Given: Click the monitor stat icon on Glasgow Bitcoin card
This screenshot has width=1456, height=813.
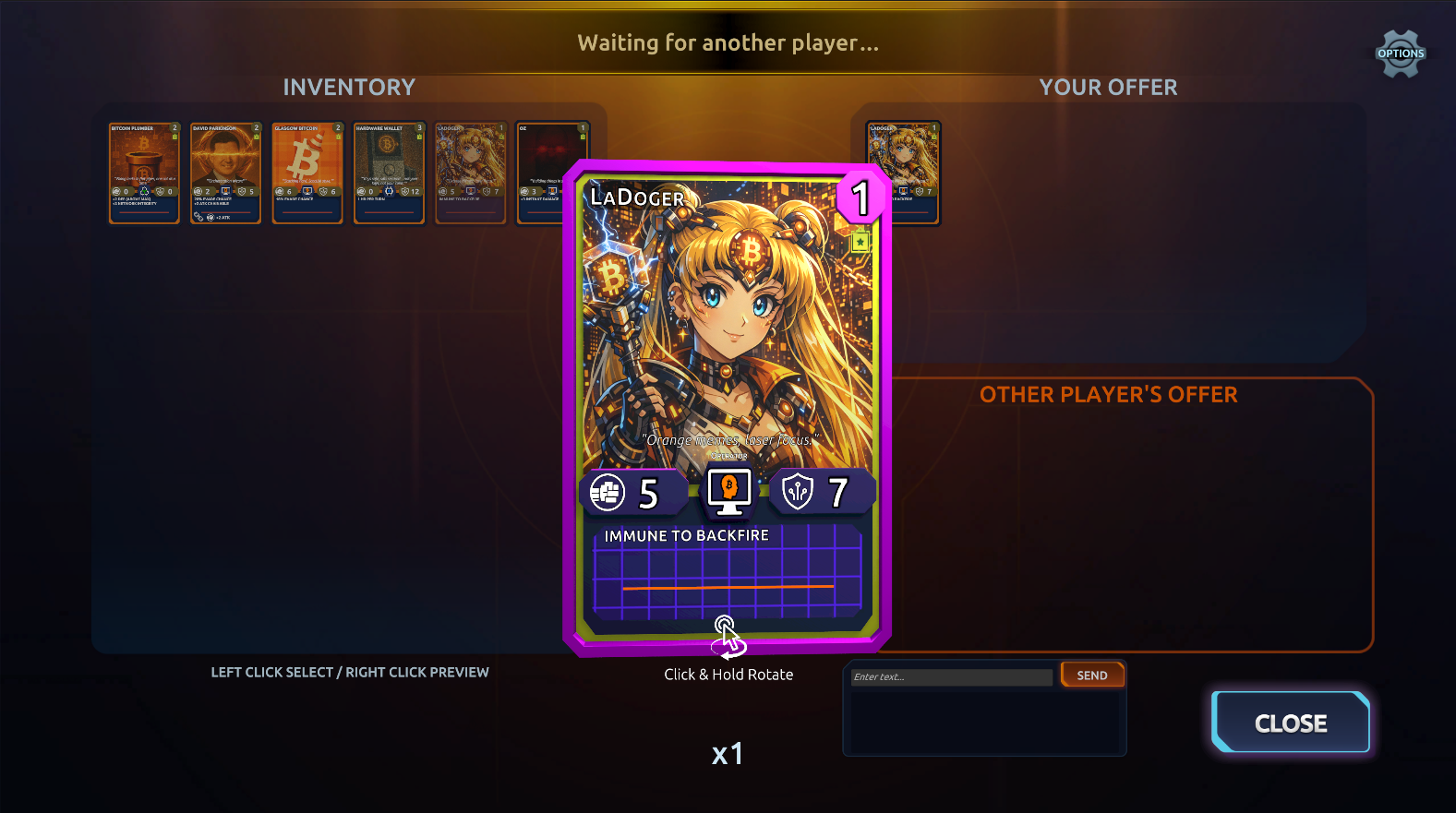Looking at the screenshot, I should point(307,190).
